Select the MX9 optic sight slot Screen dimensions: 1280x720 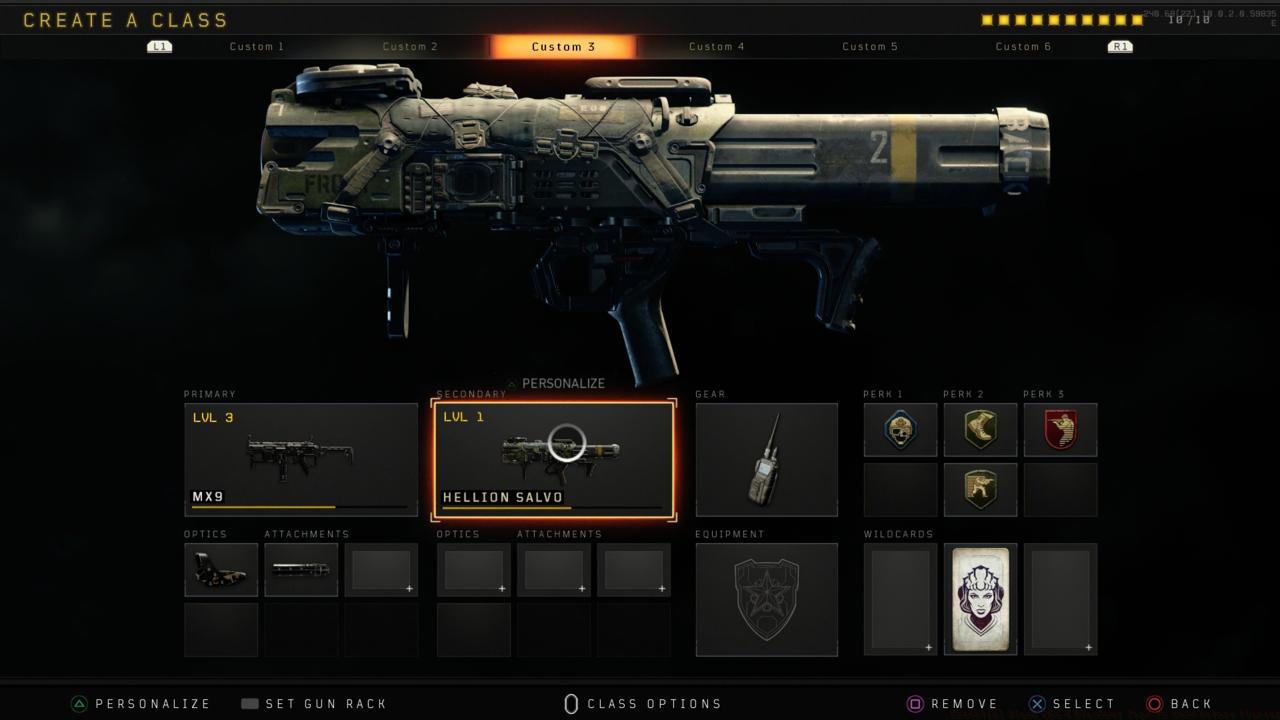tap(221, 570)
